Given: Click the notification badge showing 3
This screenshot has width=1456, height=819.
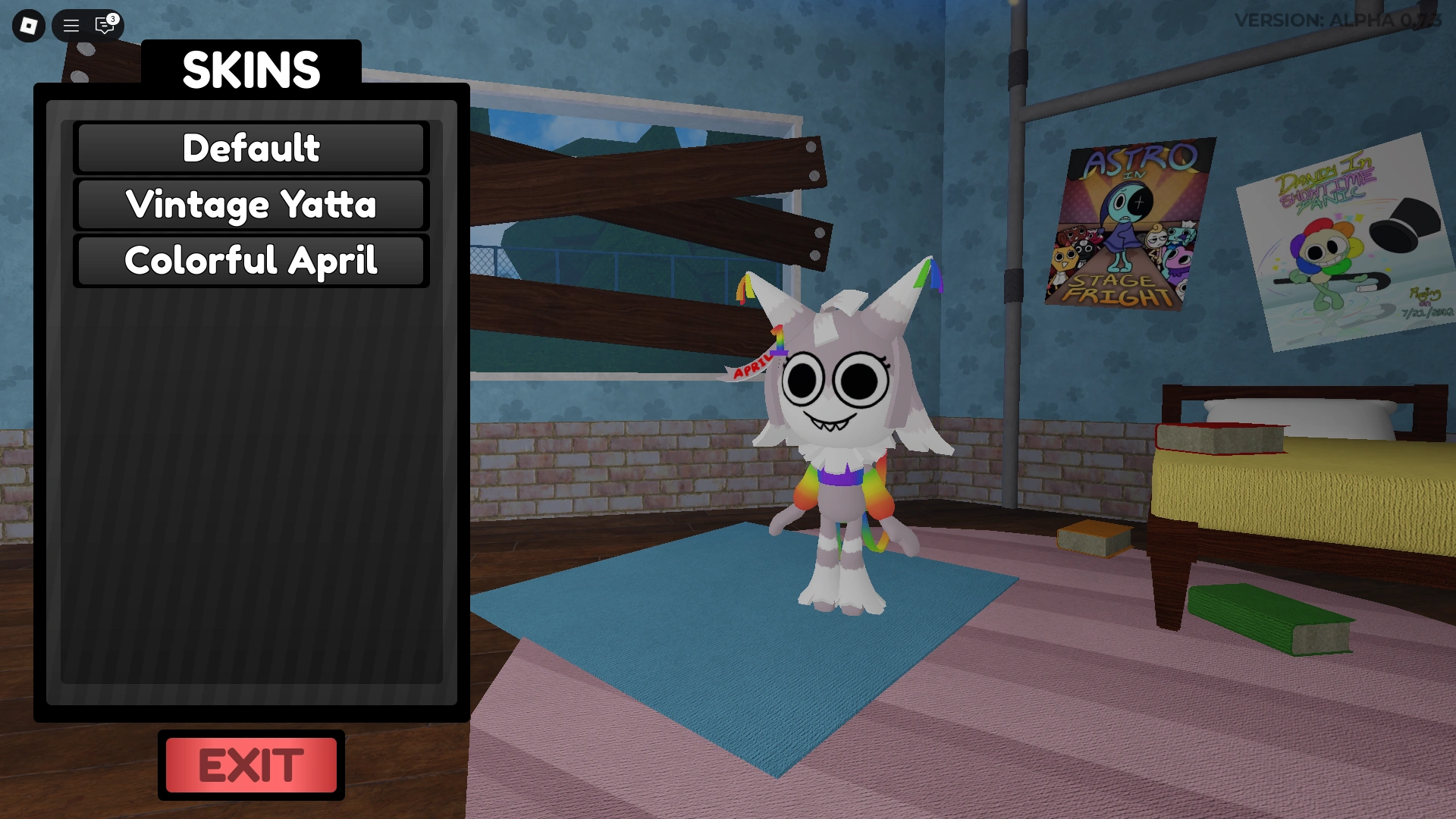Looking at the screenshot, I should [x=114, y=16].
